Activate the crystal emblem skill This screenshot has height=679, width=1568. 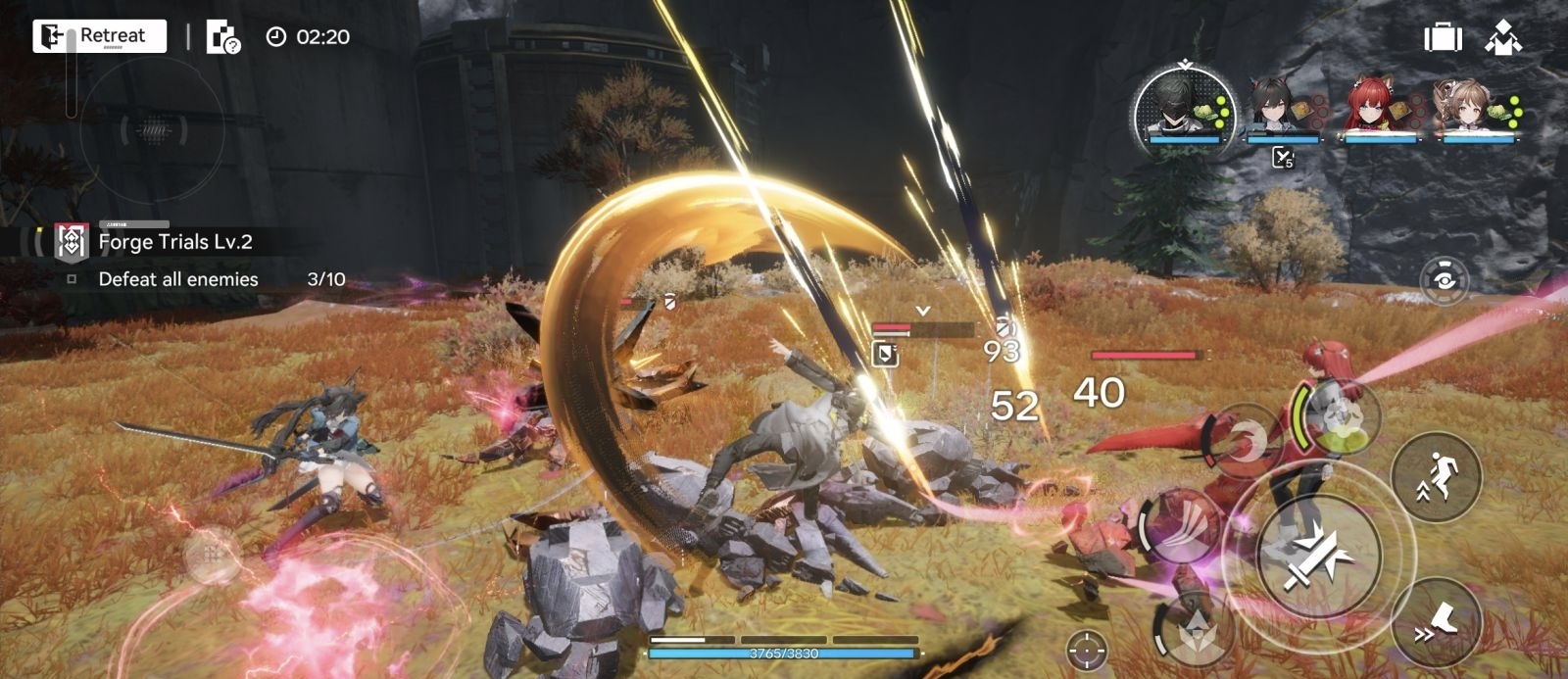(x=1196, y=630)
